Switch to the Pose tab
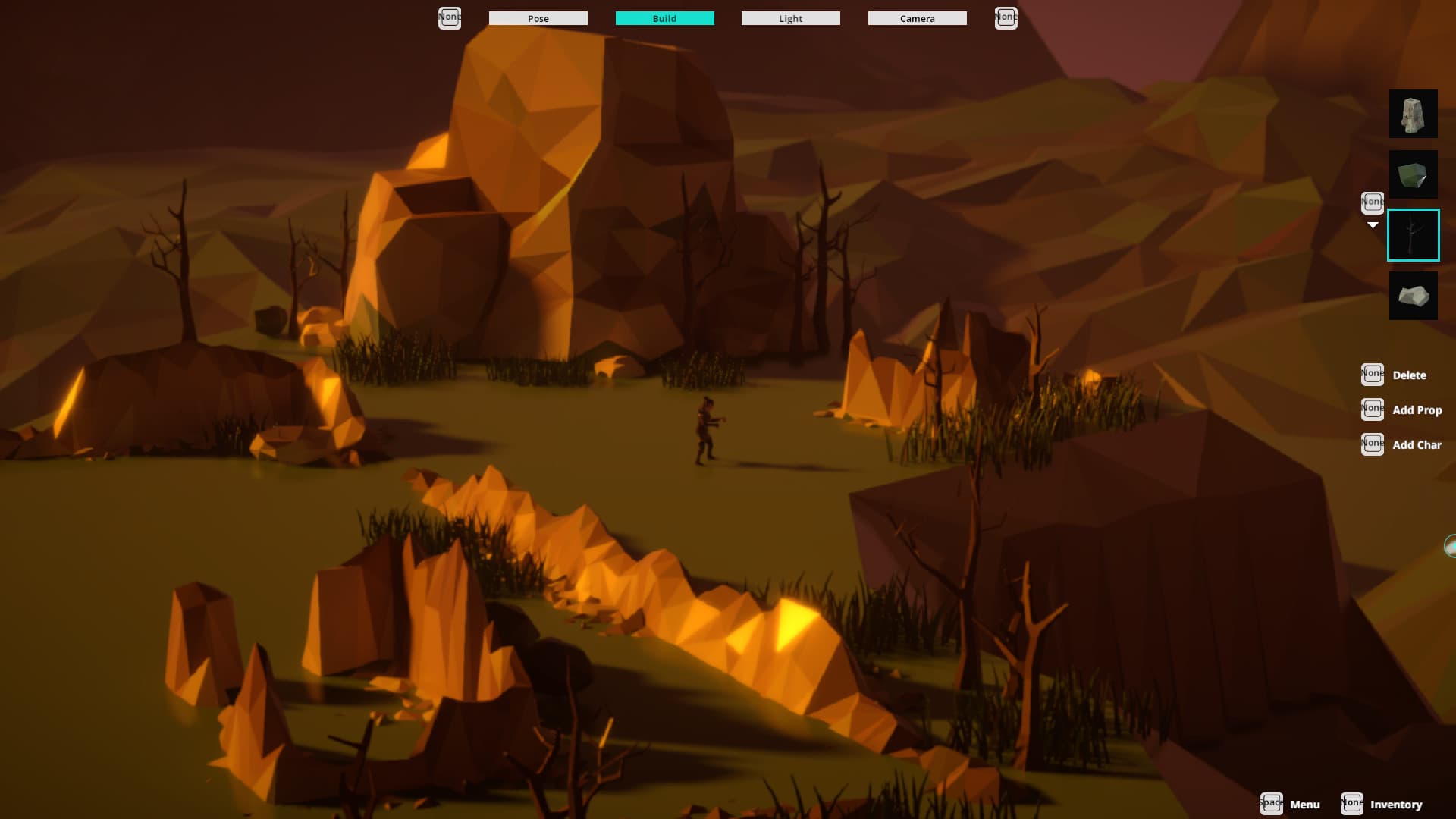 click(x=538, y=17)
